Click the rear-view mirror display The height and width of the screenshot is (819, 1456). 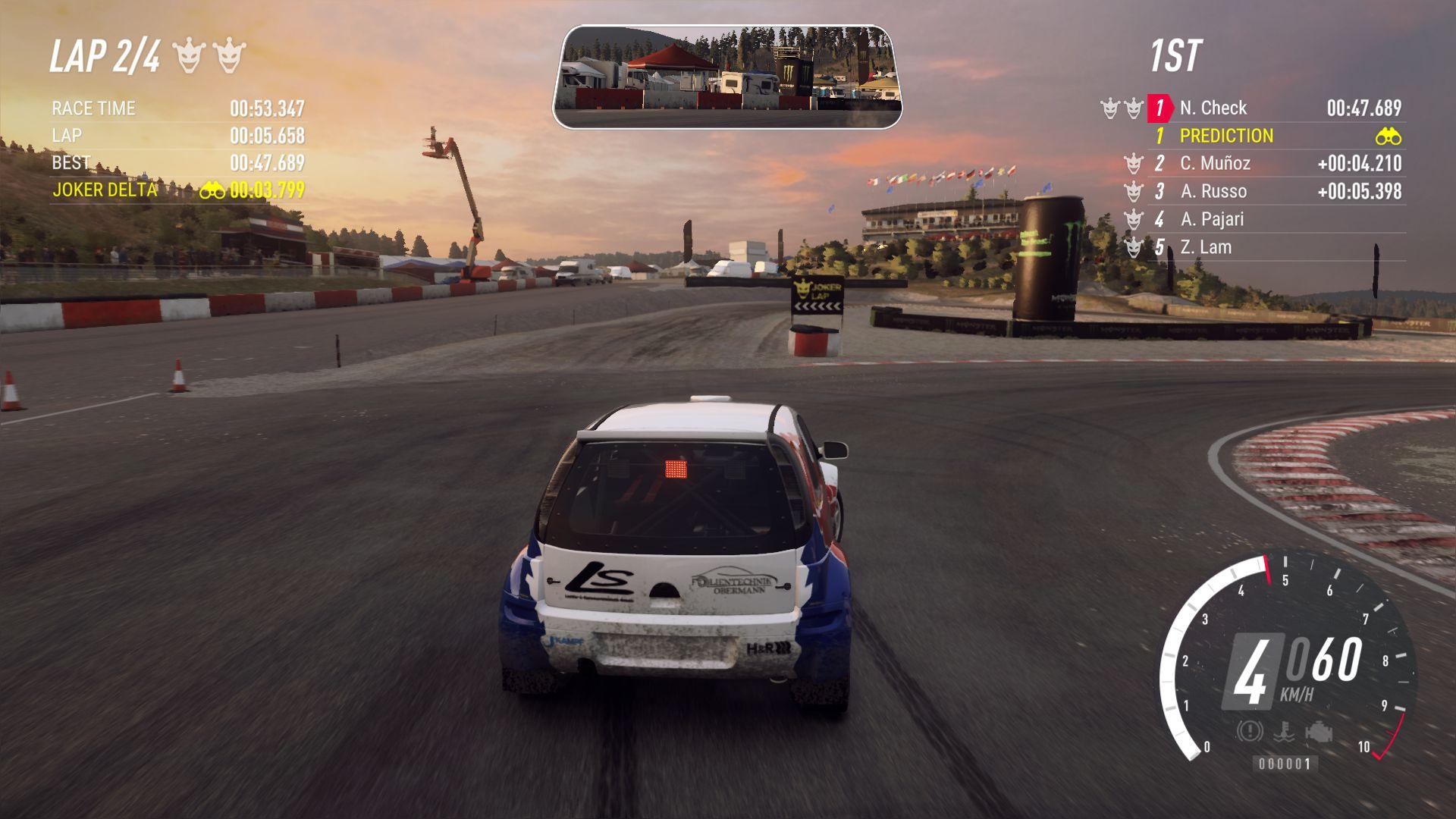coord(726,77)
